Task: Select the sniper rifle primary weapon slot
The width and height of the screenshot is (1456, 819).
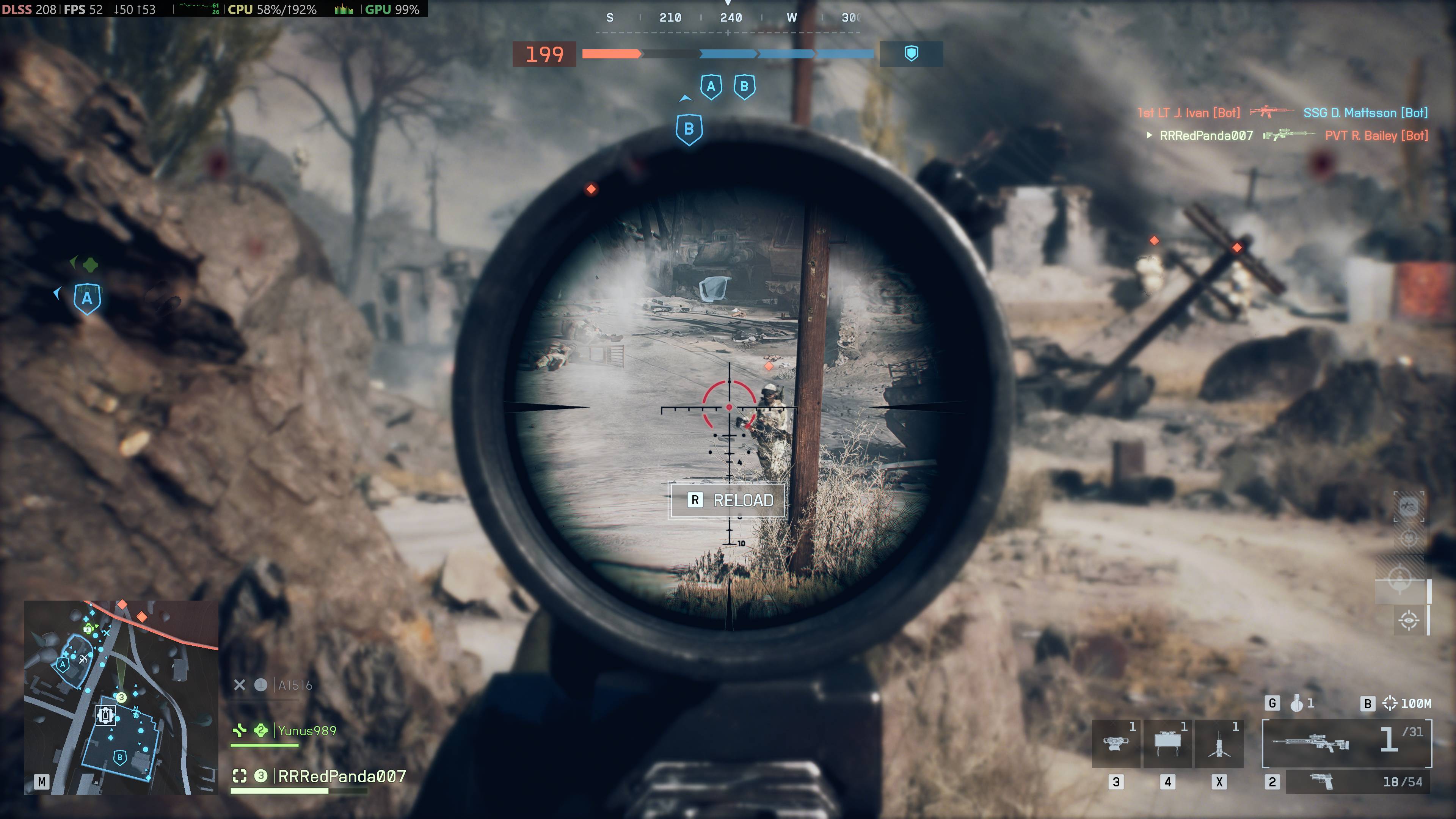Action: [1346, 742]
